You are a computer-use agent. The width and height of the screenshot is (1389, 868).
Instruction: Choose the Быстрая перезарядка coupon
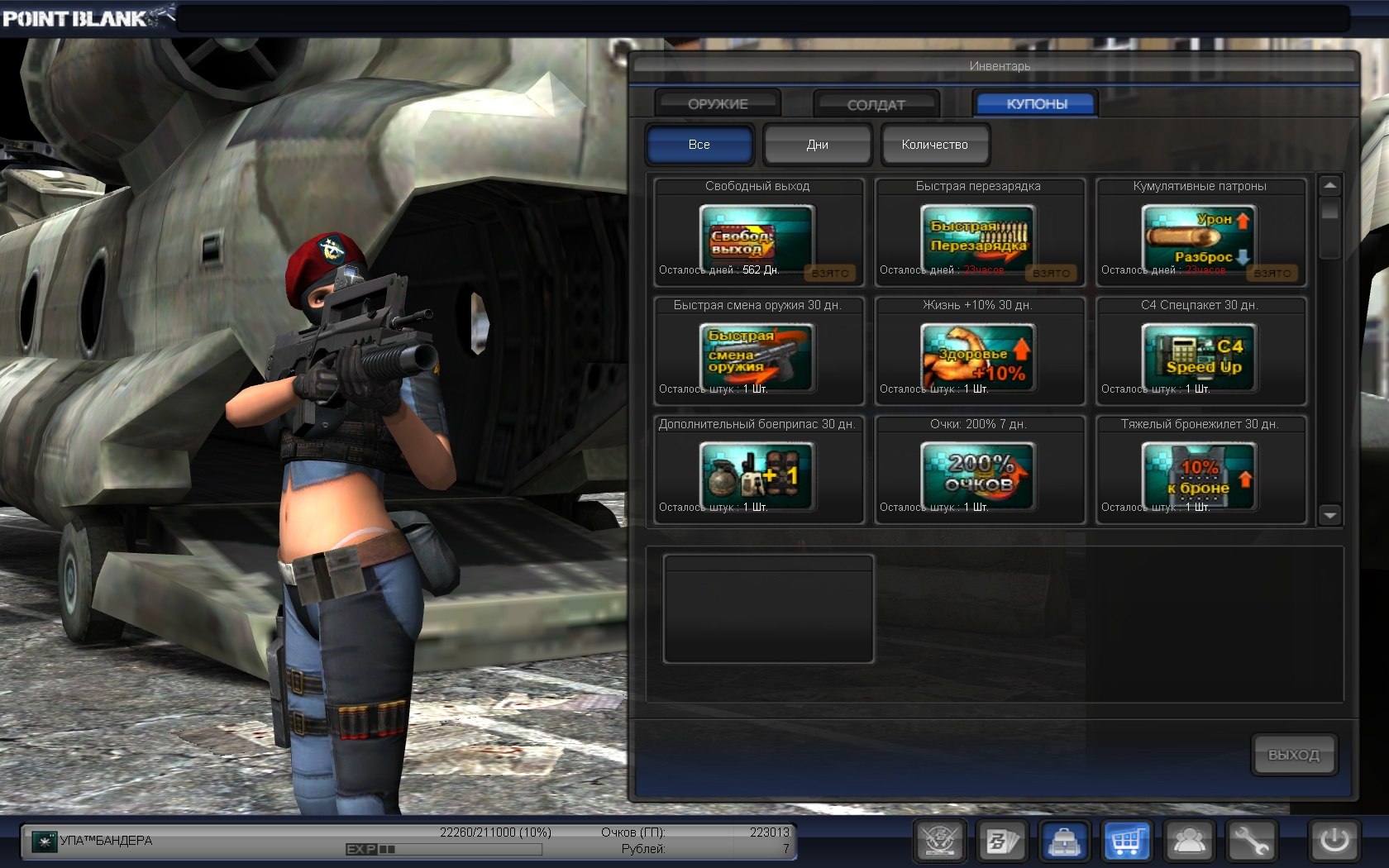click(979, 238)
